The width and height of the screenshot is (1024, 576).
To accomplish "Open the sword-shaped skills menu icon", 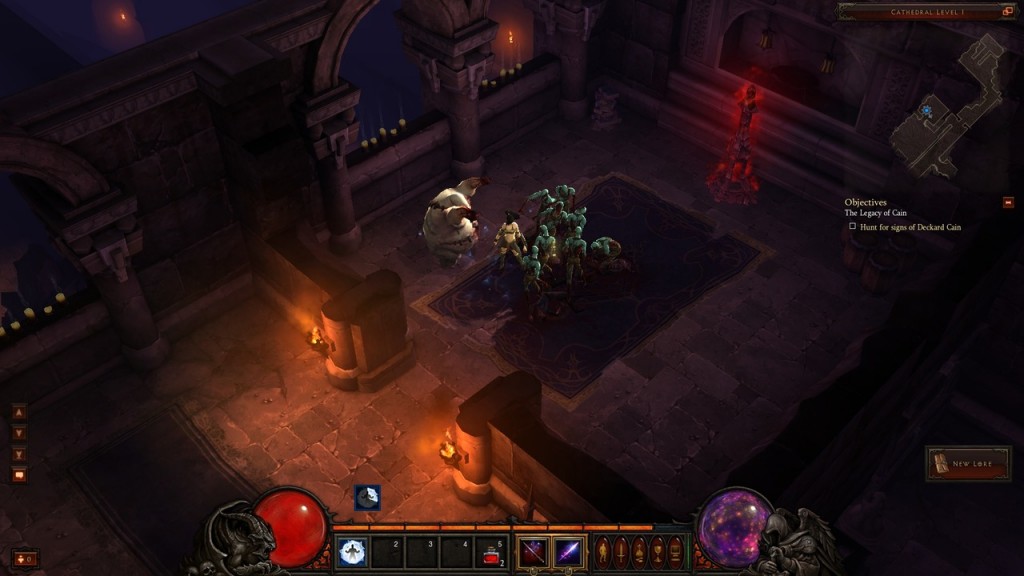I will 621,550.
